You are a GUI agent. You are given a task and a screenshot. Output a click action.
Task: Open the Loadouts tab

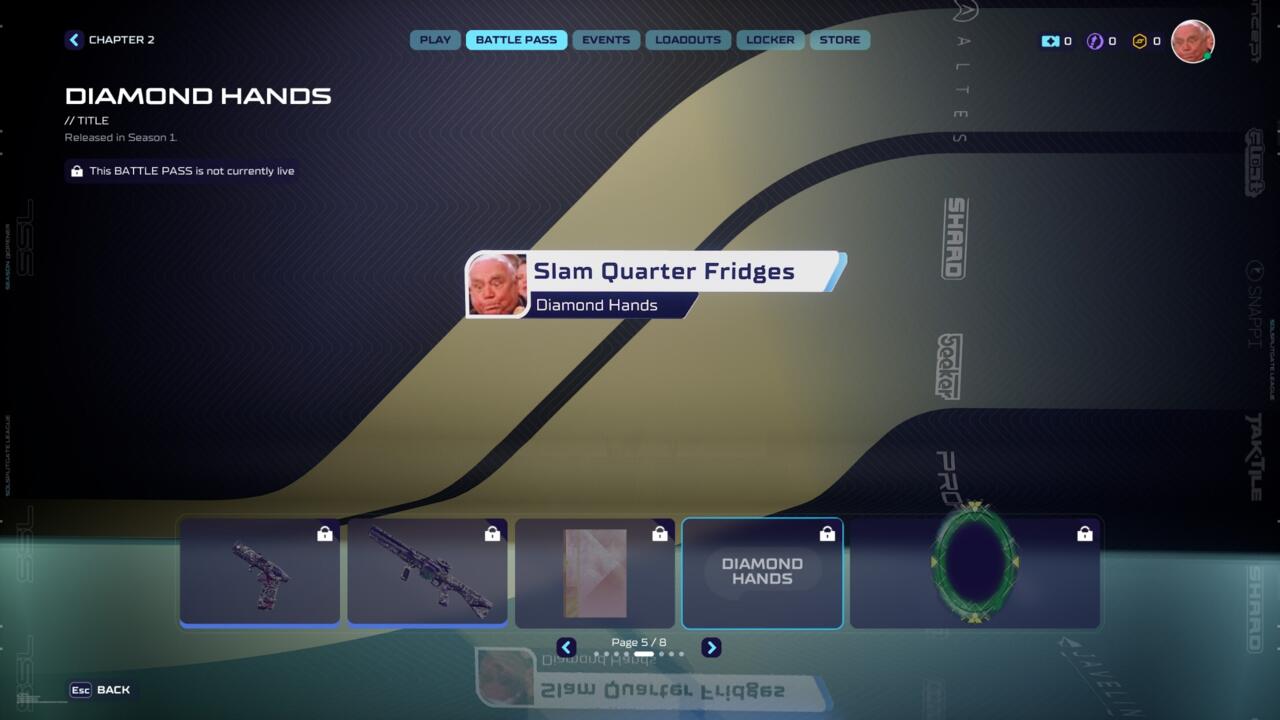point(688,40)
